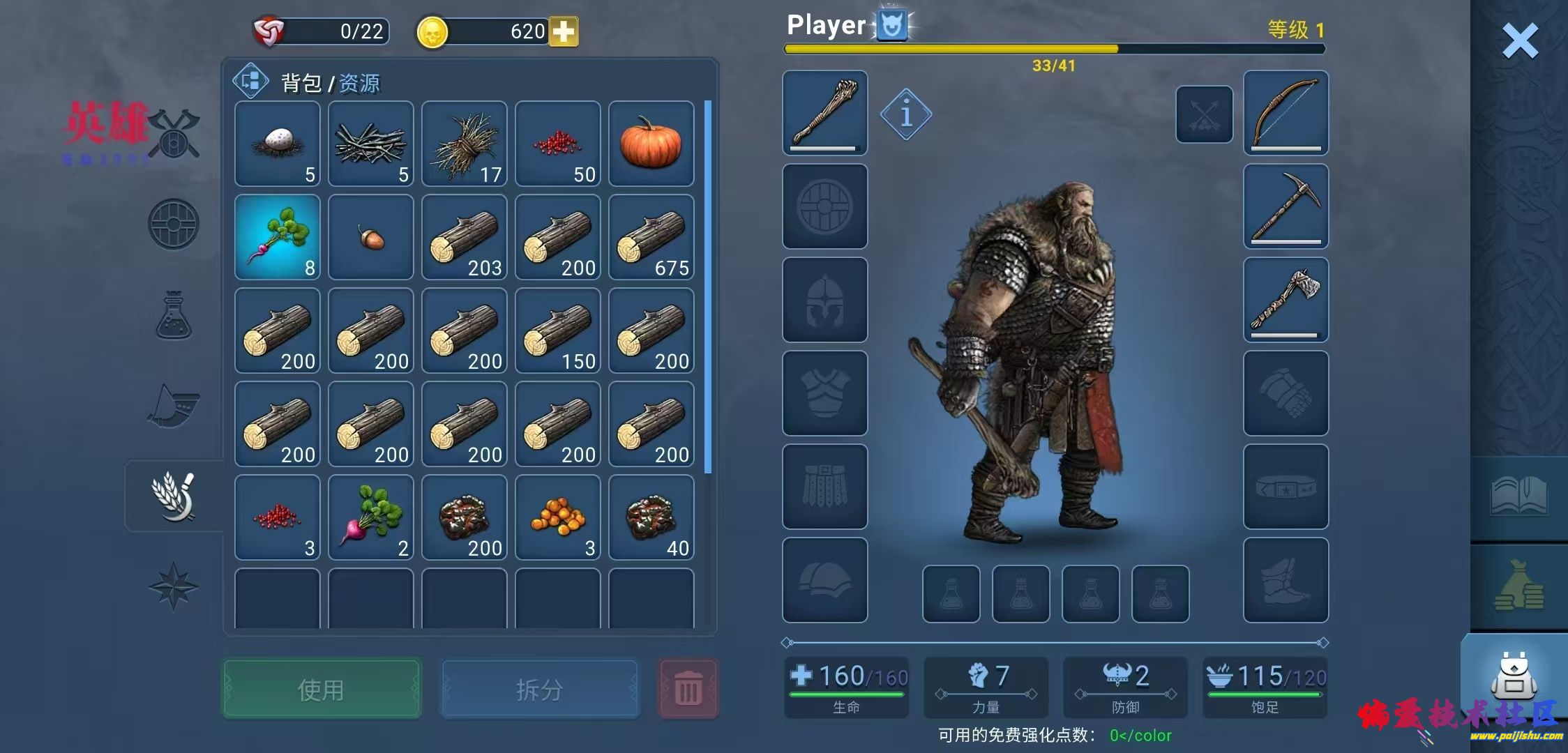Viewport: 1568px width, 753px height.
Task: Switch to the shield equipment category tab
Action: pyautogui.click(x=174, y=225)
